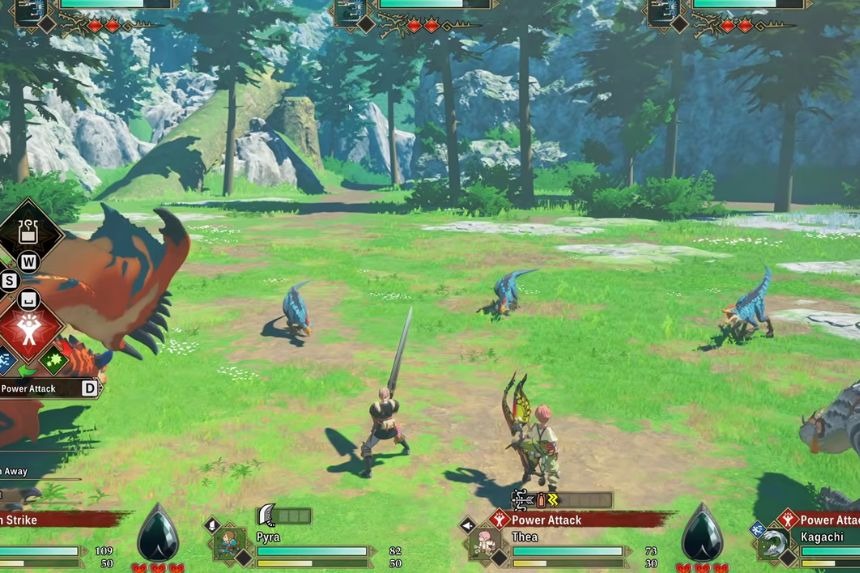Select Kagachi's monster portrait

coord(773,544)
